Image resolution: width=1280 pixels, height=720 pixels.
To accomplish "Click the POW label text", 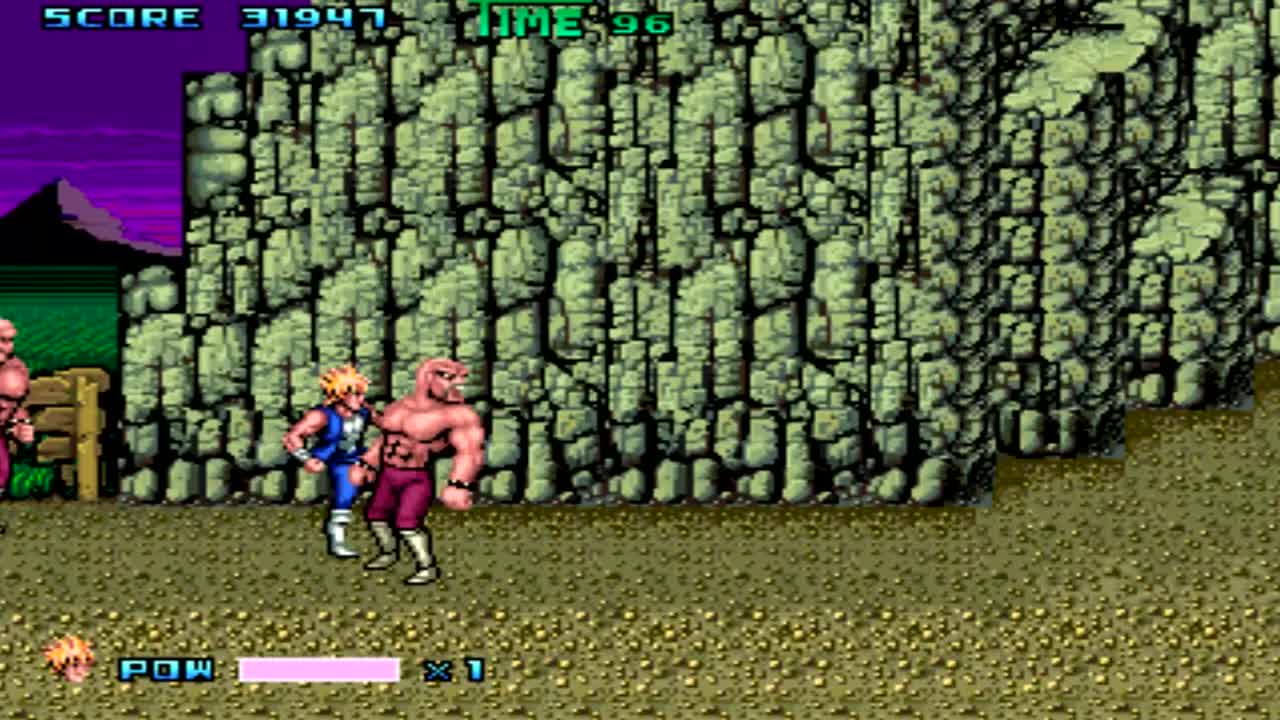I will (165, 670).
